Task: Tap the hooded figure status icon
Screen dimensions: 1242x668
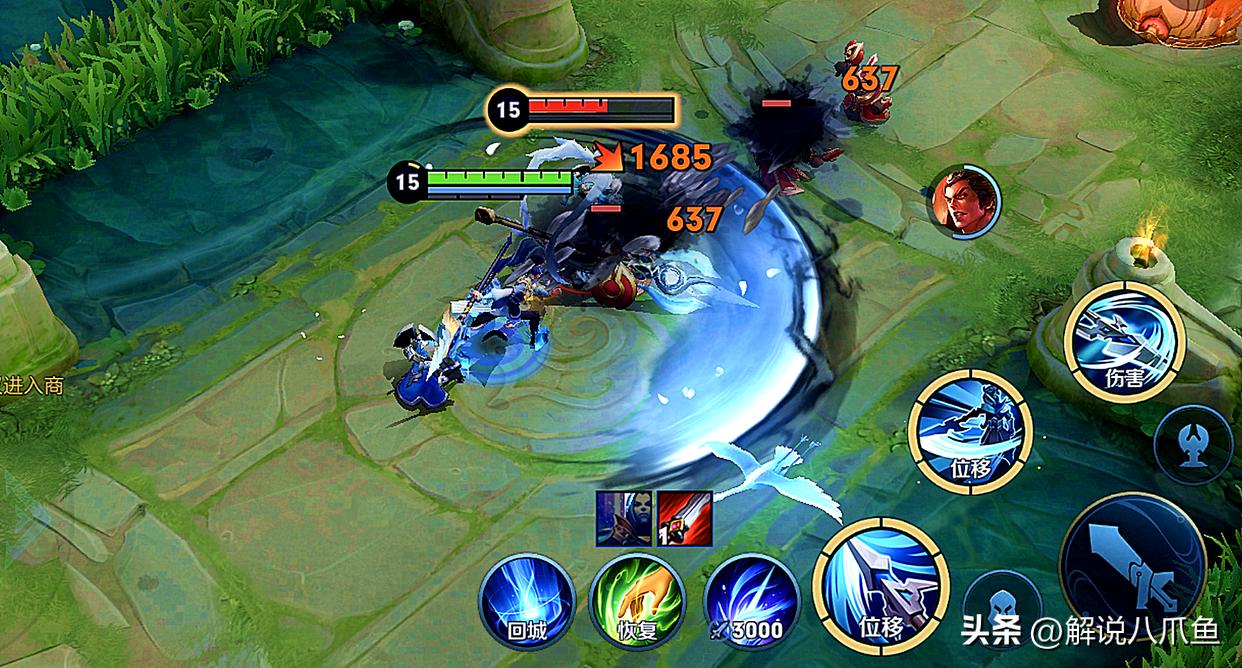Action: tap(623, 518)
